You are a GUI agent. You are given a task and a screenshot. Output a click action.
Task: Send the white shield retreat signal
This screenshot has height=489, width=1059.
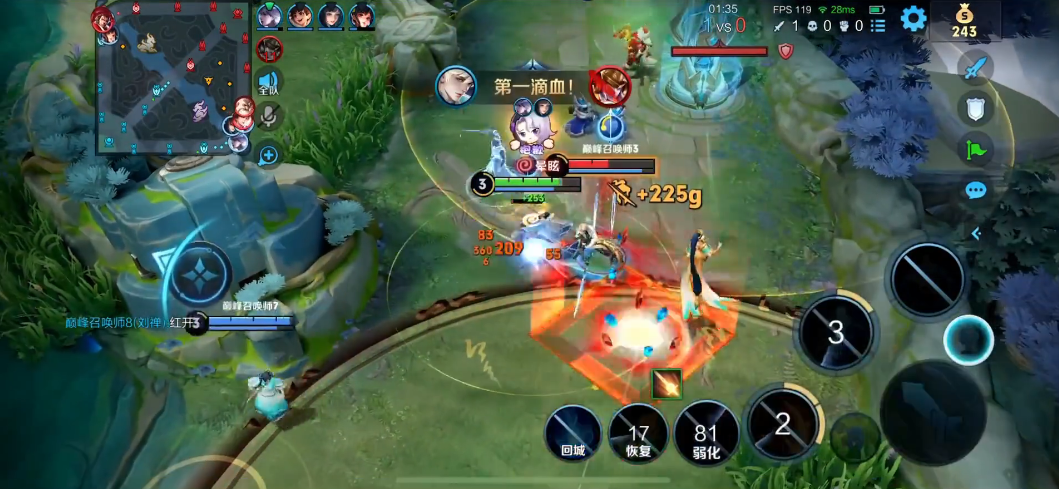(x=975, y=108)
